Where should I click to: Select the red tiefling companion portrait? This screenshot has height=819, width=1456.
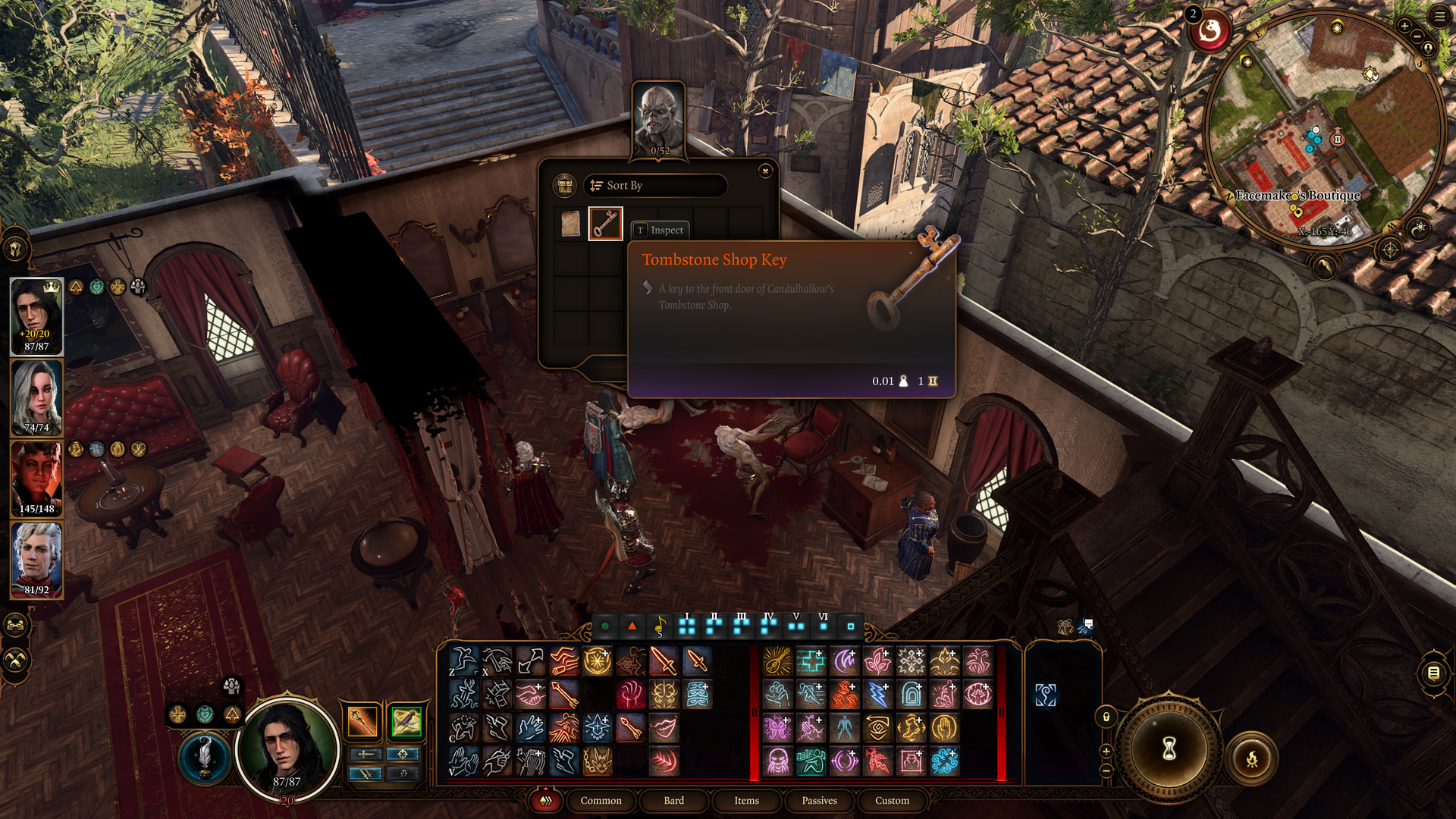point(36,479)
